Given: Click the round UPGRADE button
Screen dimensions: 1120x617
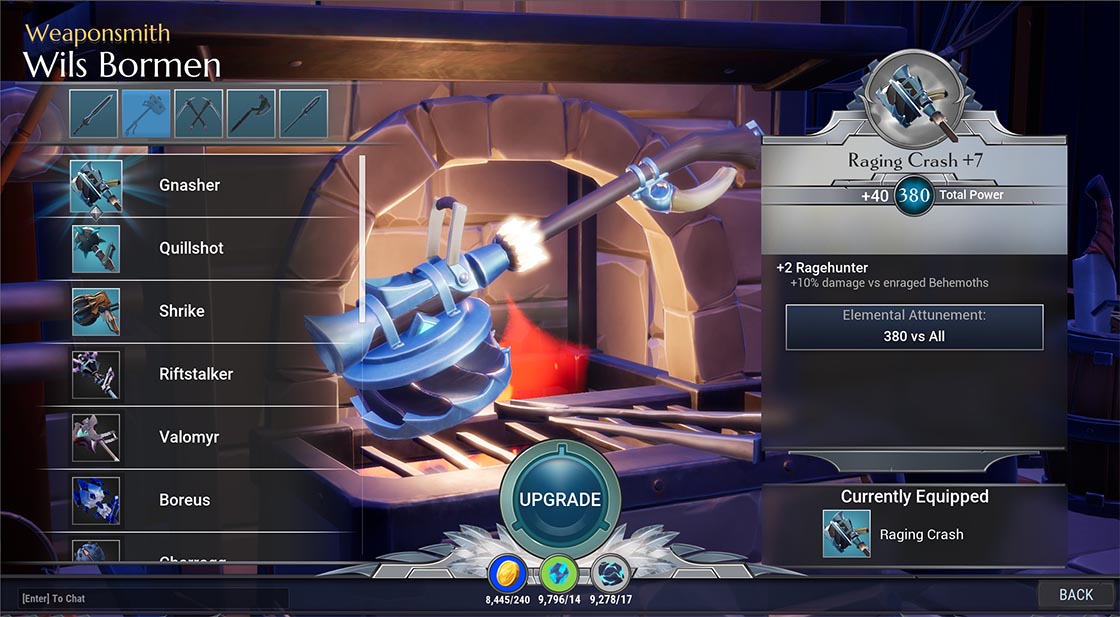Looking at the screenshot, I should tap(560, 499).
